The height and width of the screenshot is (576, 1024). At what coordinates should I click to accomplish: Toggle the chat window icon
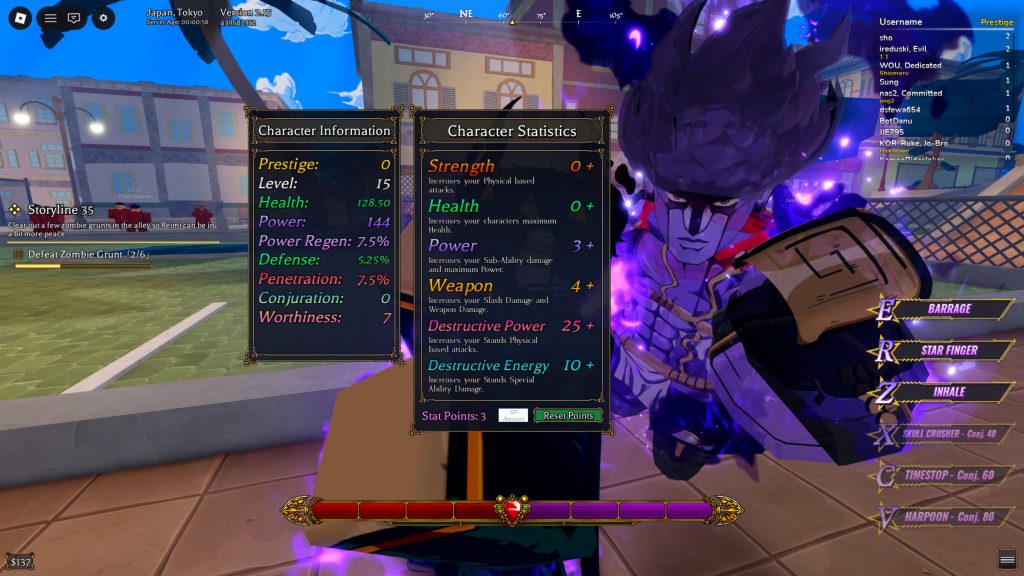coord(74,18)
